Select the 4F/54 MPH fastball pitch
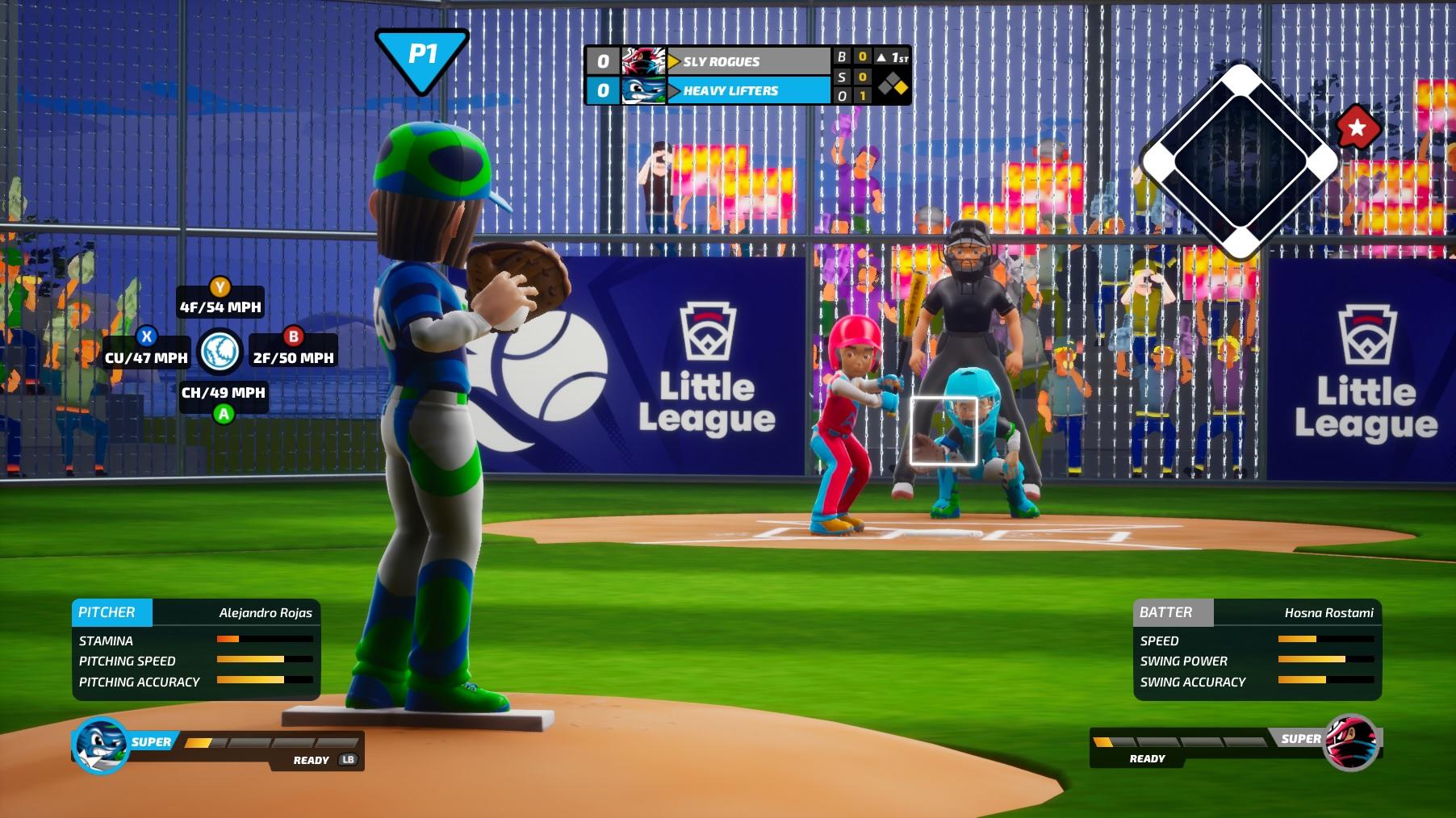 (220, 306)
